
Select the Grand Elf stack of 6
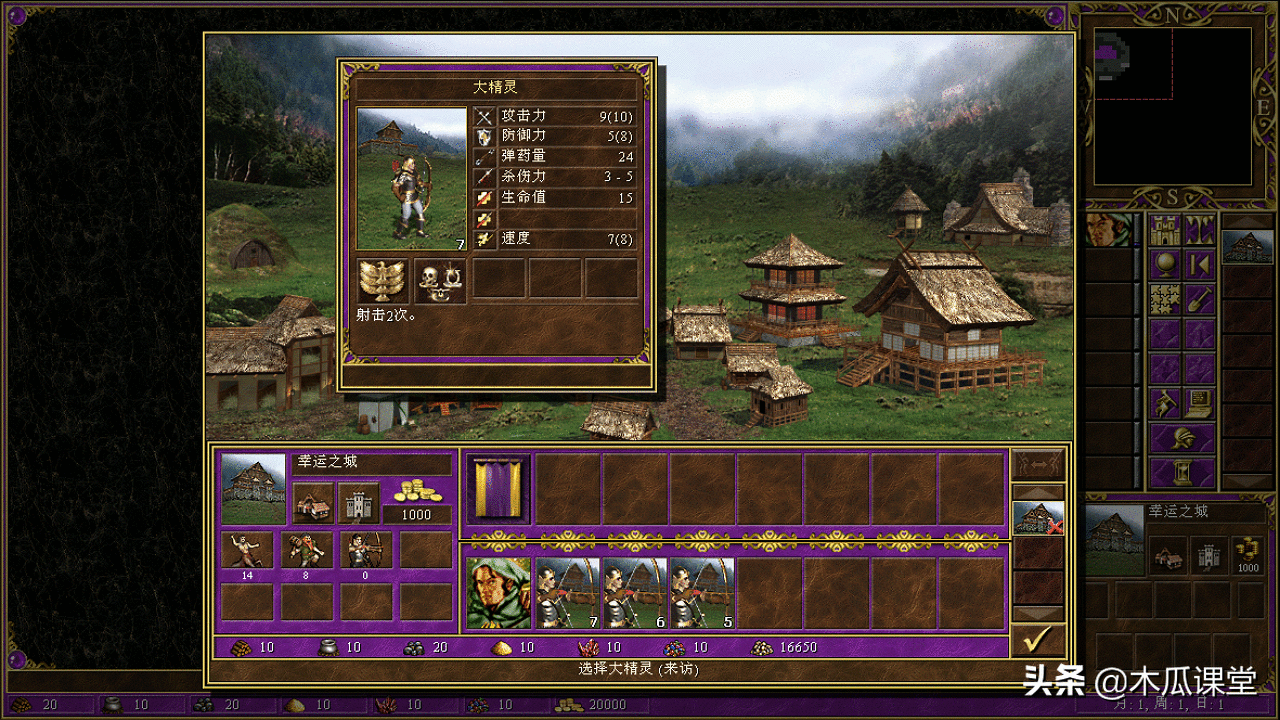click(635, 593)
